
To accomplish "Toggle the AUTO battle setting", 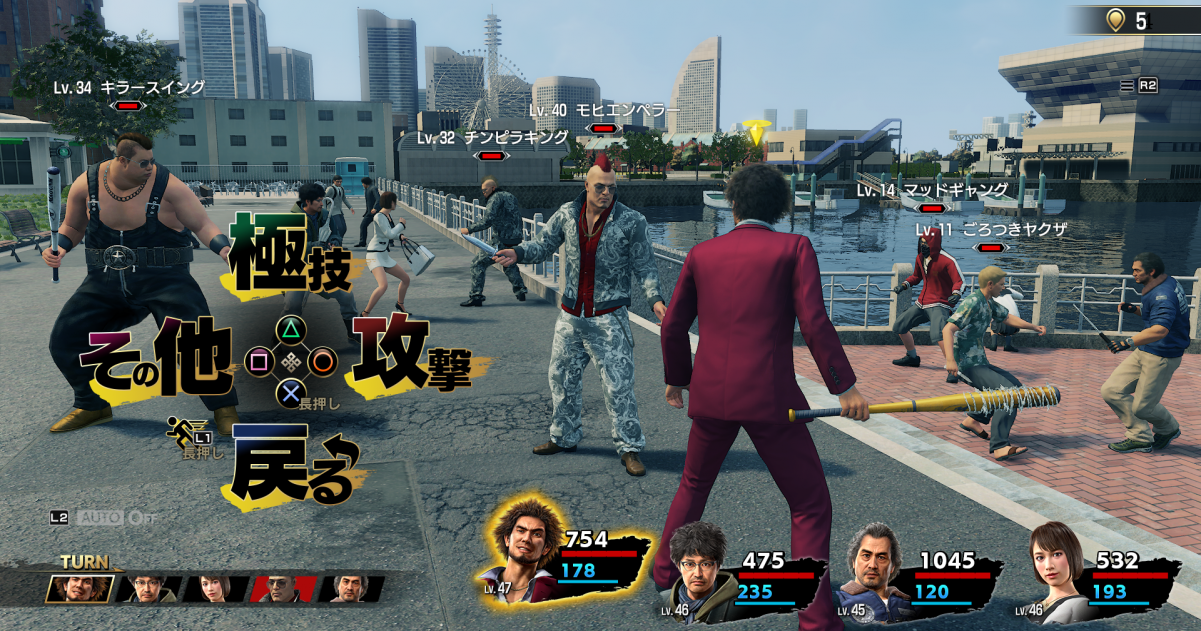I will click(103, 518).
